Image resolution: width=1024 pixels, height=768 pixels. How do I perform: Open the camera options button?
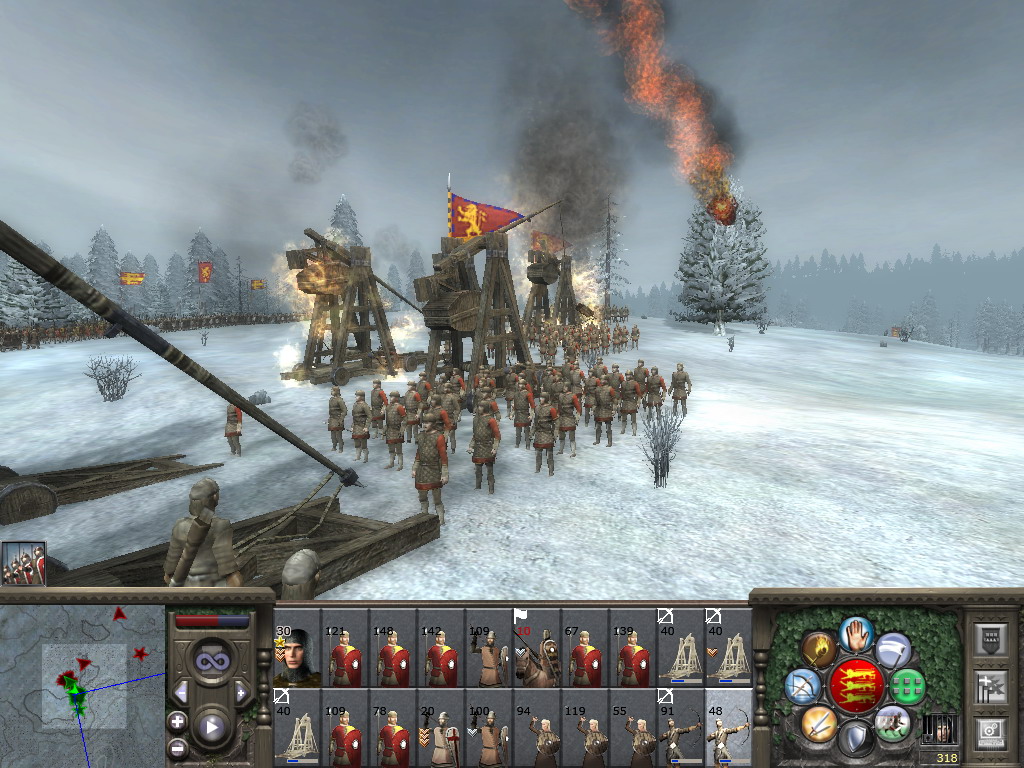click(x=990, y=733)
